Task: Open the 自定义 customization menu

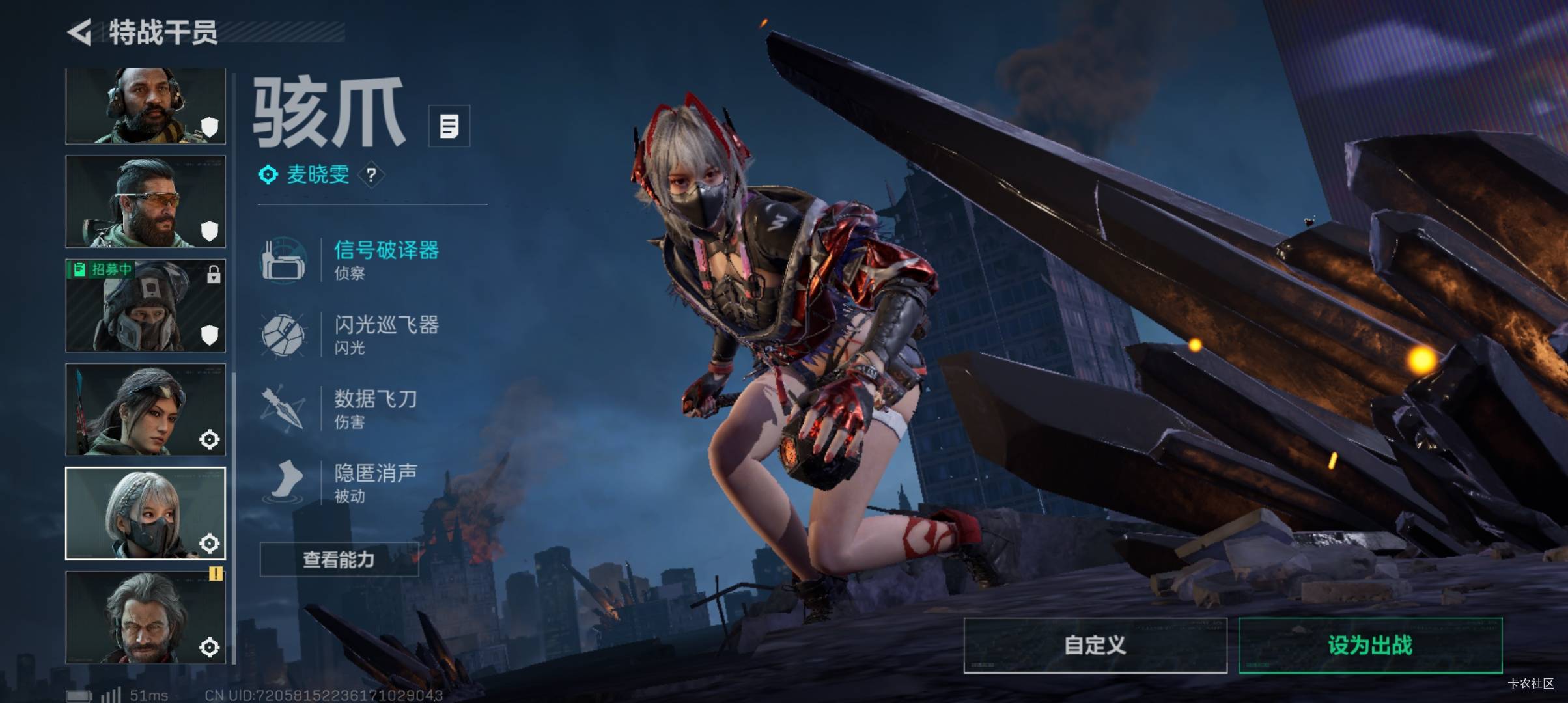Action: [1095, 645]
